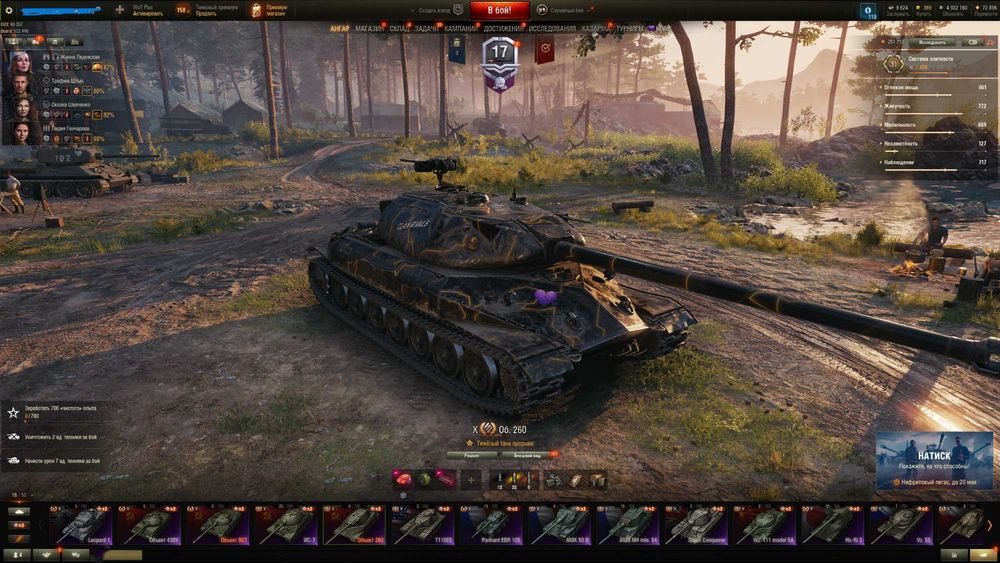Switch to the Задачи tab

pyautogui.click(x=426, y=29)
